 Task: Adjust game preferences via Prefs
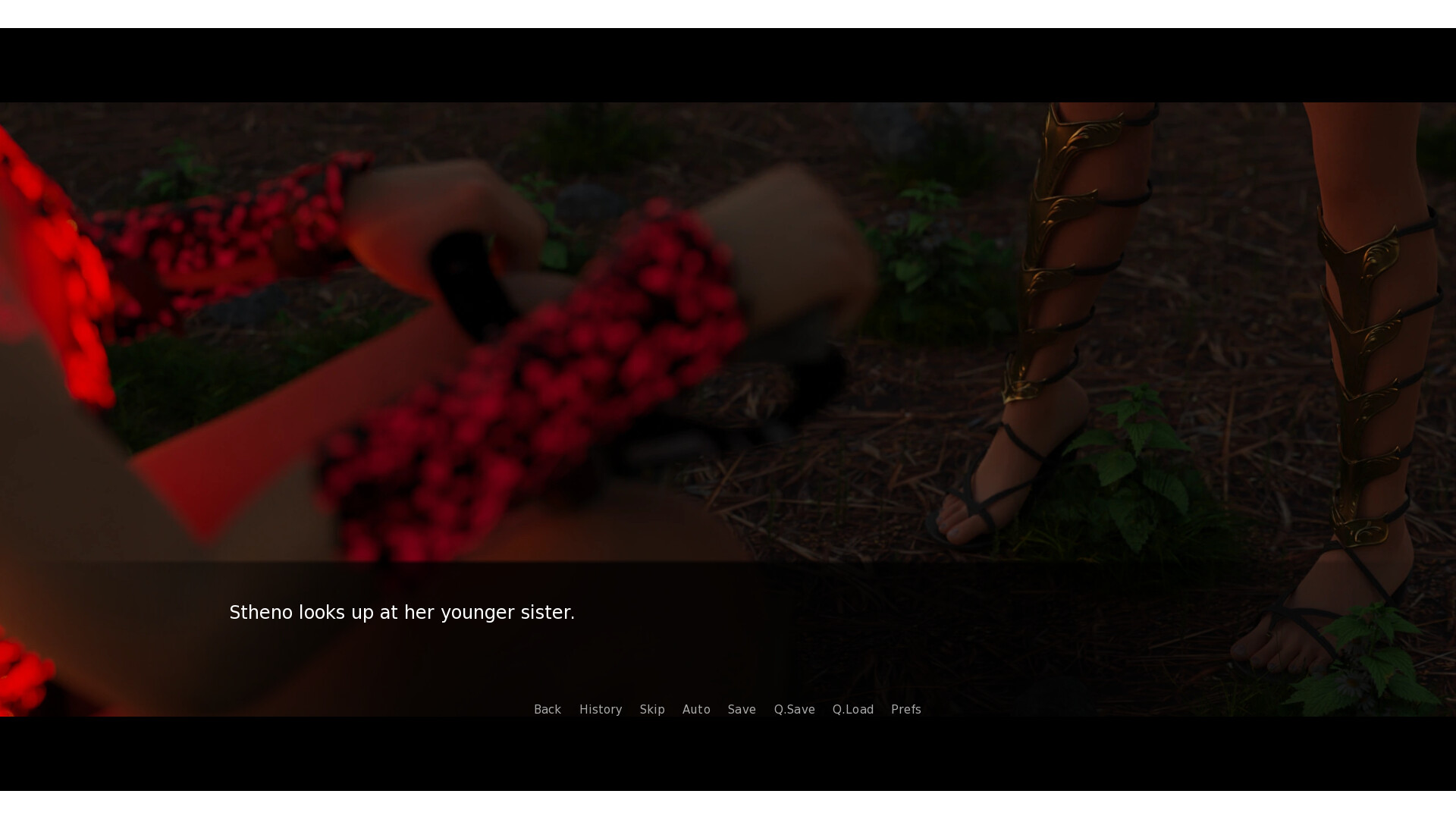click(x=906, y=709)
